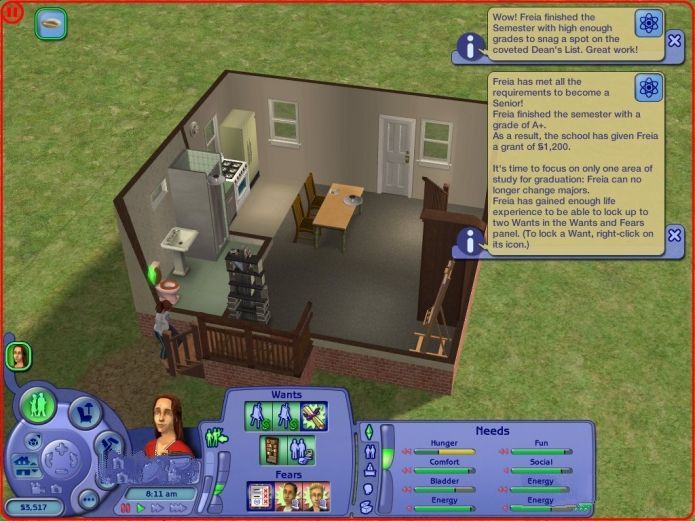The height and width of the screenshot is (521, 695).
Task: Set game speed to normal play
Action: (140, 508)
